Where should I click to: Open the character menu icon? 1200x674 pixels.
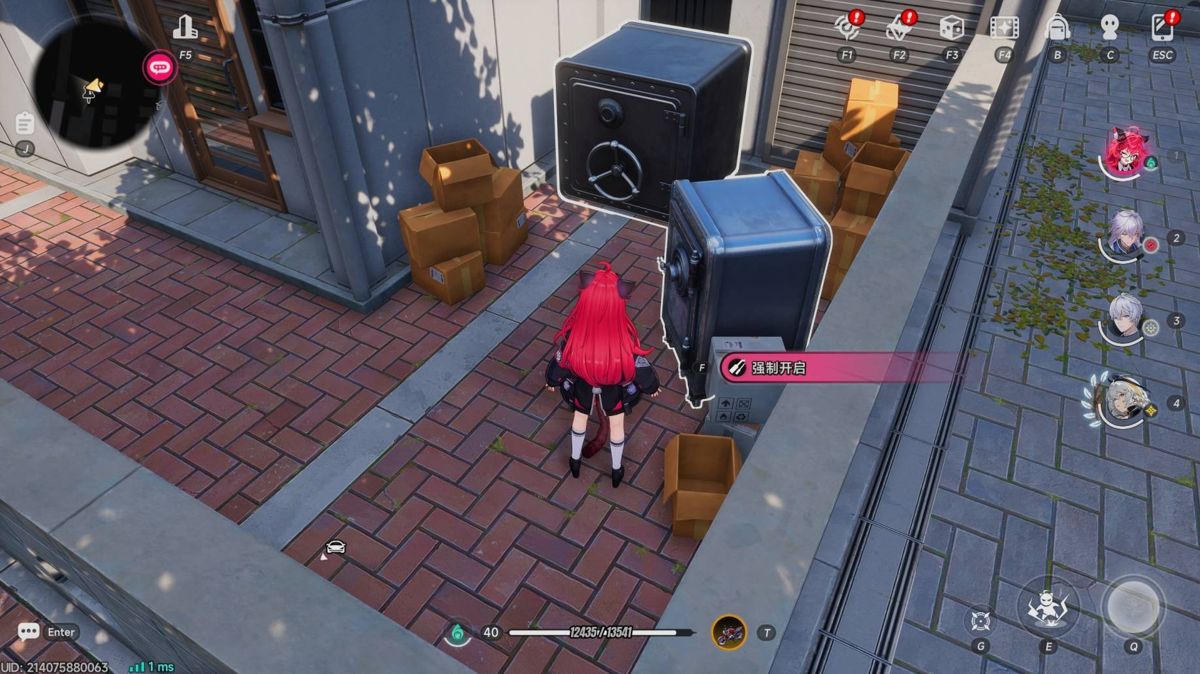1109,28
